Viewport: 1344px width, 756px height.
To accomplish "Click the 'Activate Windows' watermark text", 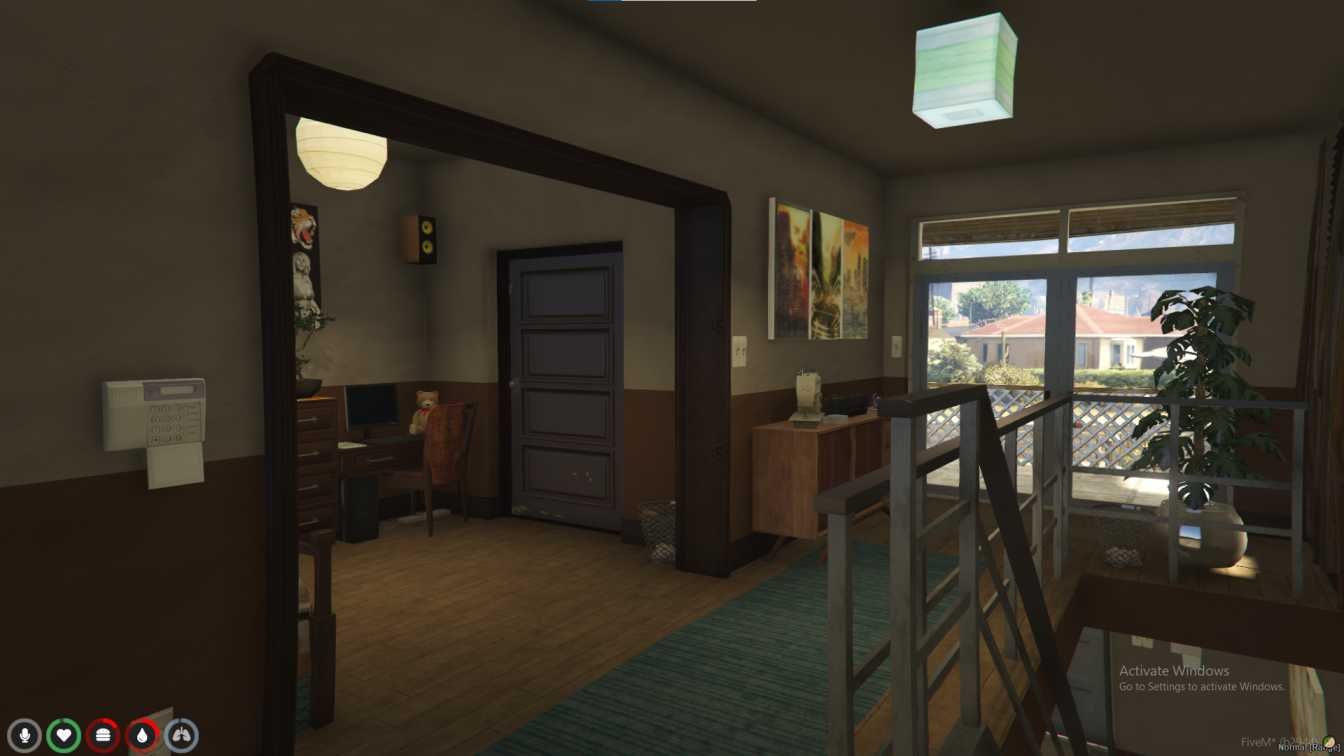I will 1175,670.
